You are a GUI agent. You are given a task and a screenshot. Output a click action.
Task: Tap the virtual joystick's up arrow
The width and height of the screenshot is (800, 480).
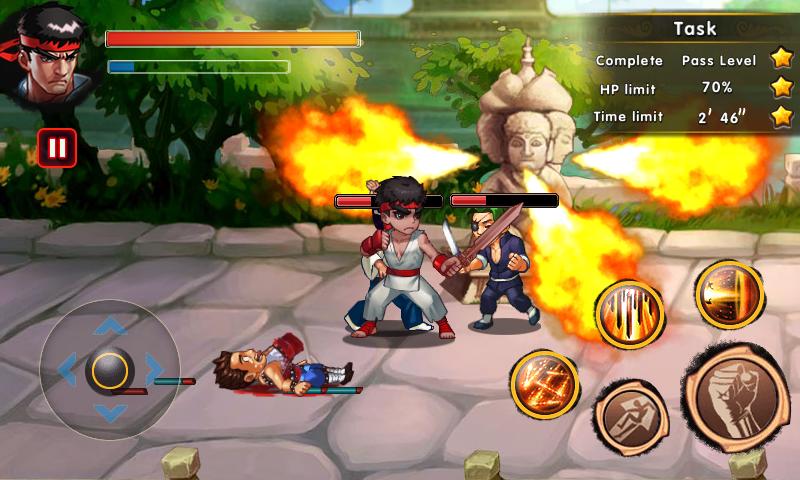point(110,325)
